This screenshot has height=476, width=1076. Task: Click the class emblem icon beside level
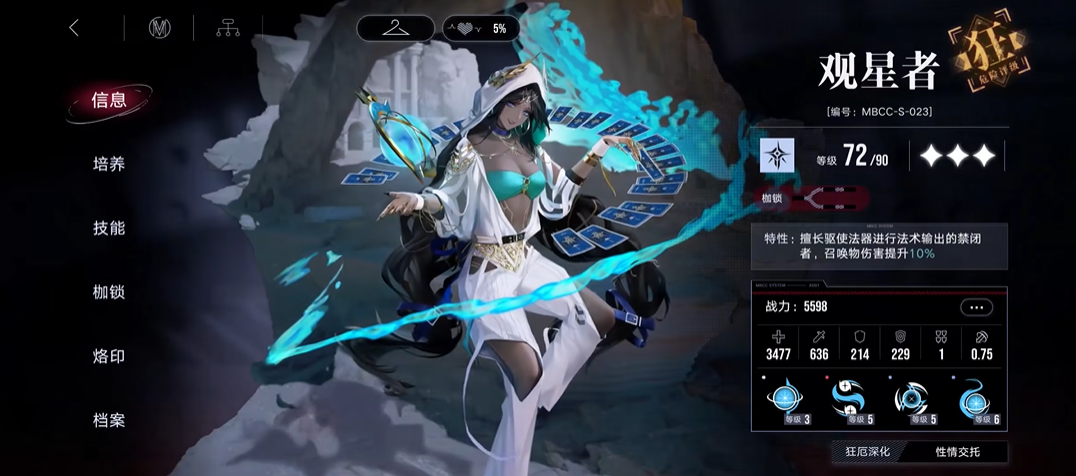coord(777,156)
